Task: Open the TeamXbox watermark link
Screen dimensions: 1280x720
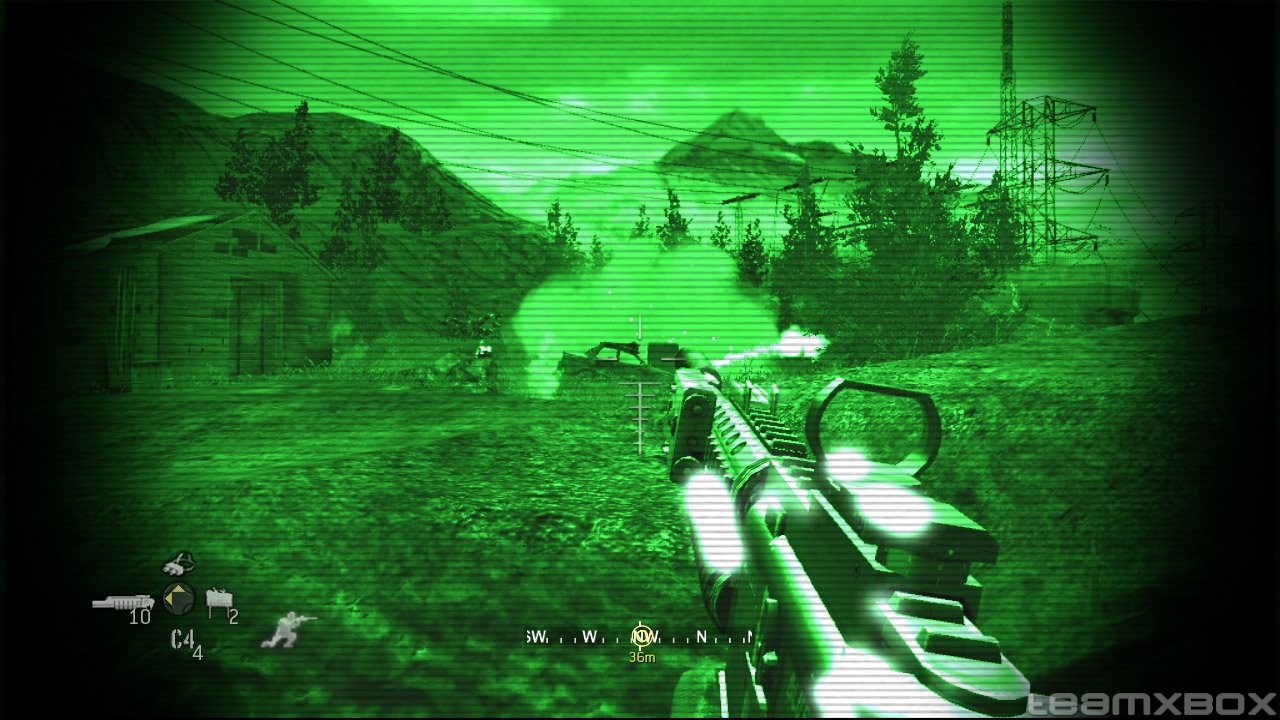Action: [1151, 703]
